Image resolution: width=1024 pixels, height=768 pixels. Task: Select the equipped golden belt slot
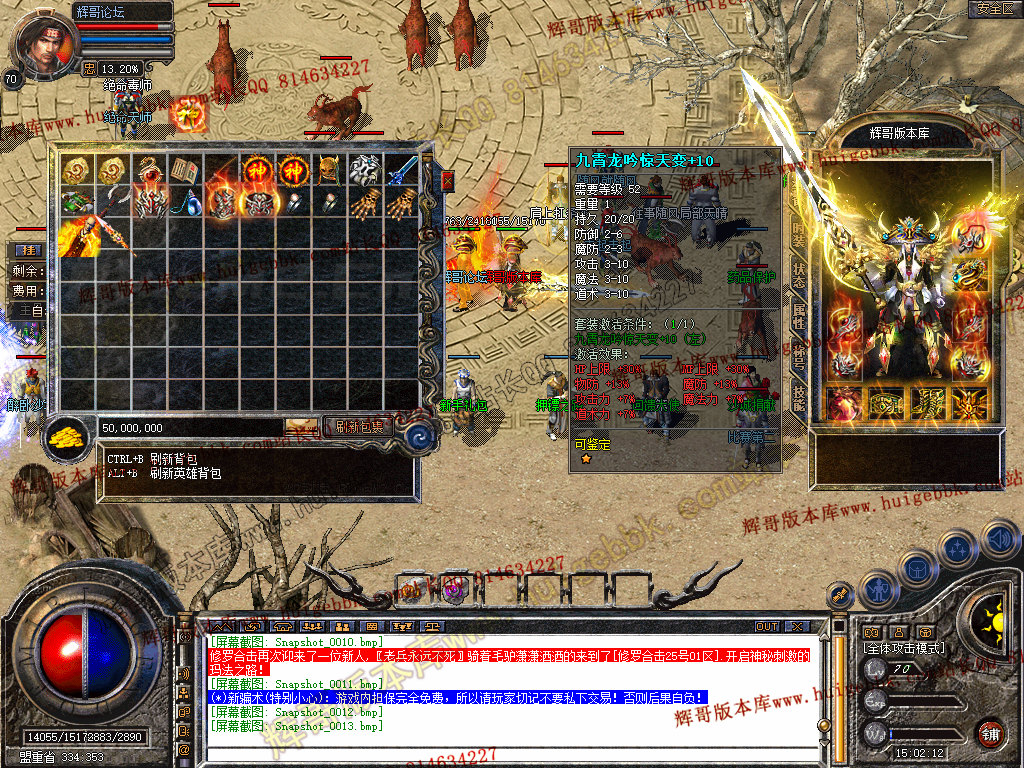pyautogui.click(x=886, y=403)
